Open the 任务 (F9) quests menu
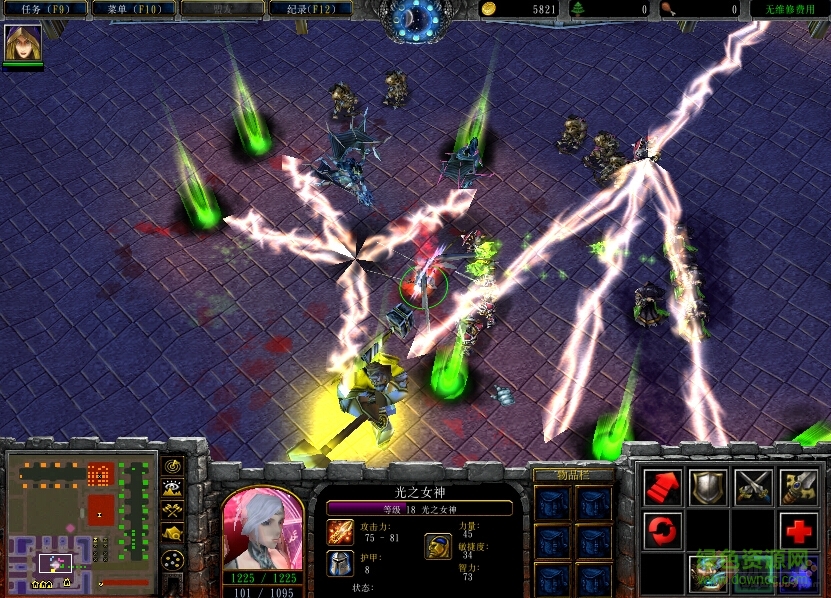Image resolution: width=831 pixels, height=598 pixels. (45, 9)
